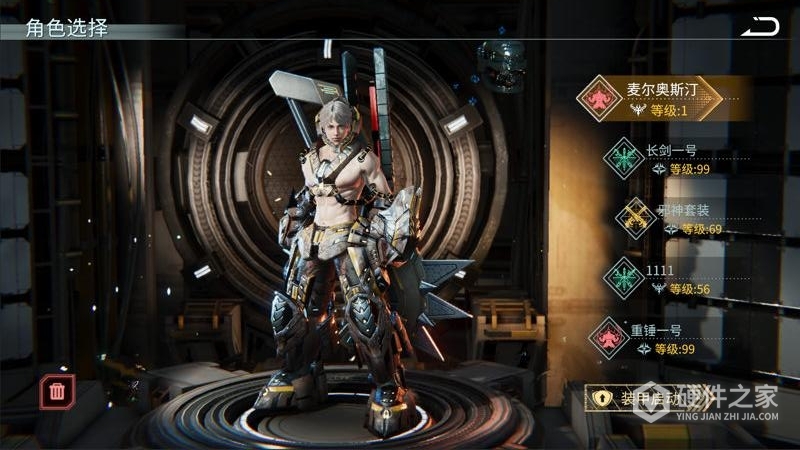Choose the 长剑一号 level 99 character
800x450 pixels.
(x=680, y=160)
